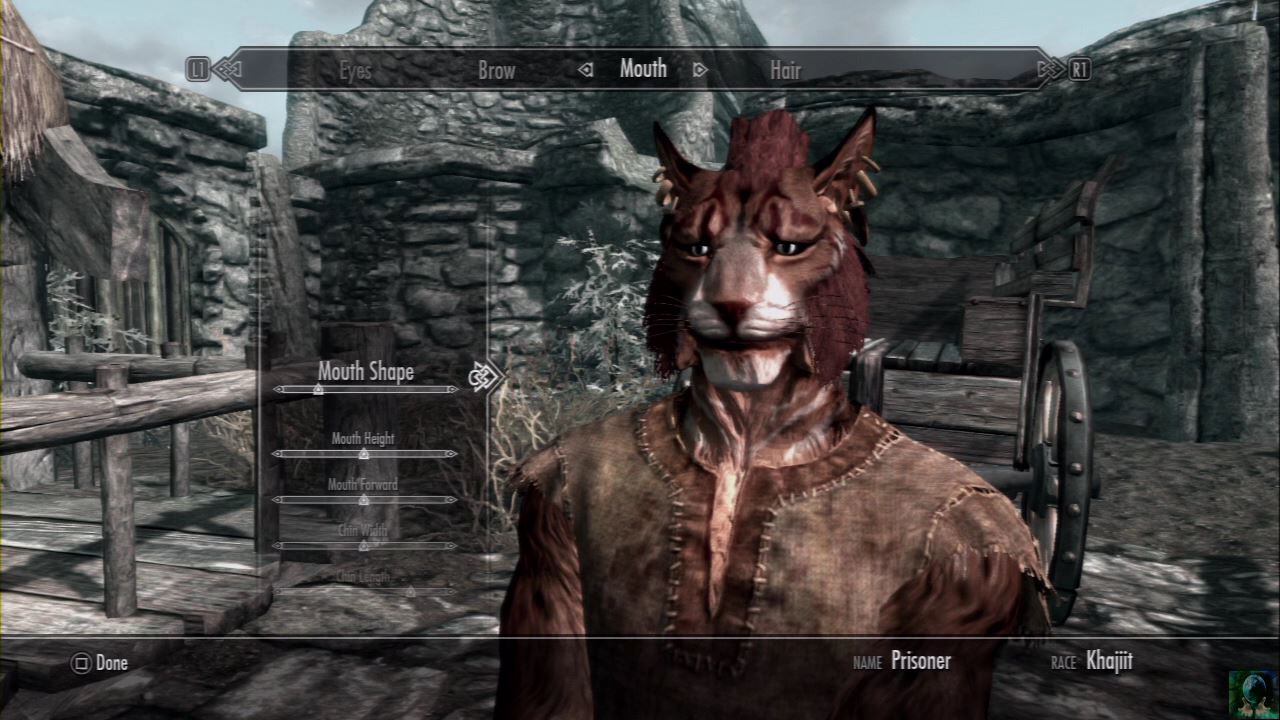Select the Chin Width slider
Image resolution: width=1280 pixels, height=720 pixels.
[x=364, y=545]
